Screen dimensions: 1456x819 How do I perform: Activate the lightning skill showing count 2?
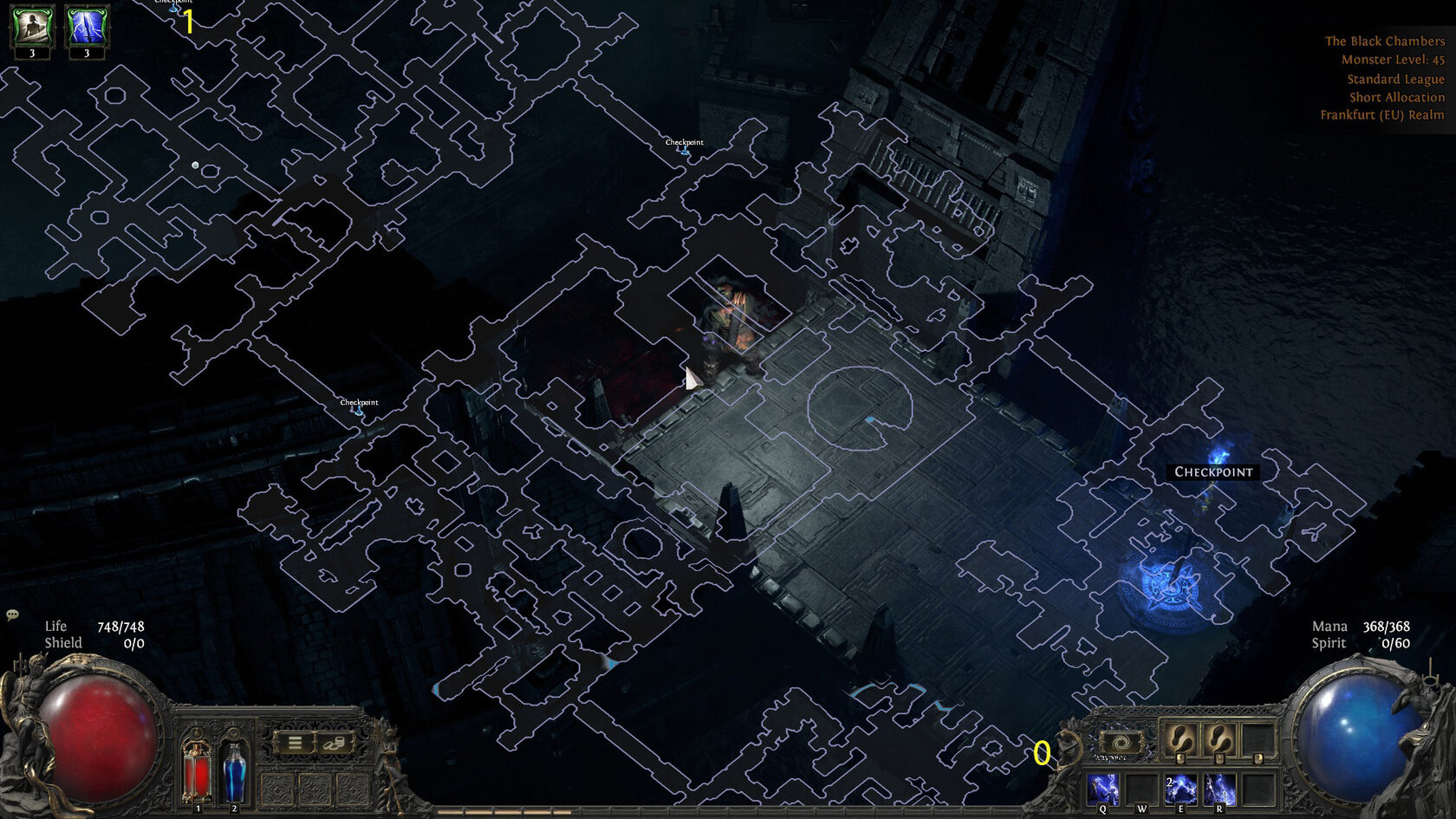1180,790
